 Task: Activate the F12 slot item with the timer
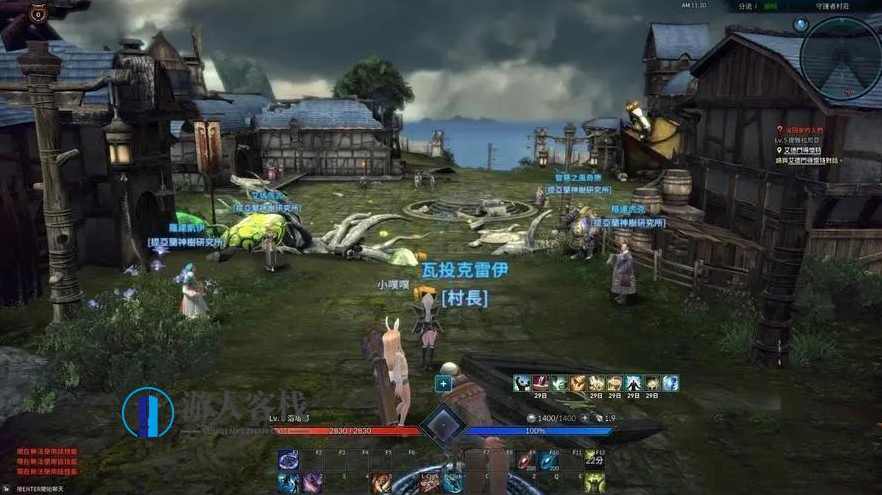[594, 459]
